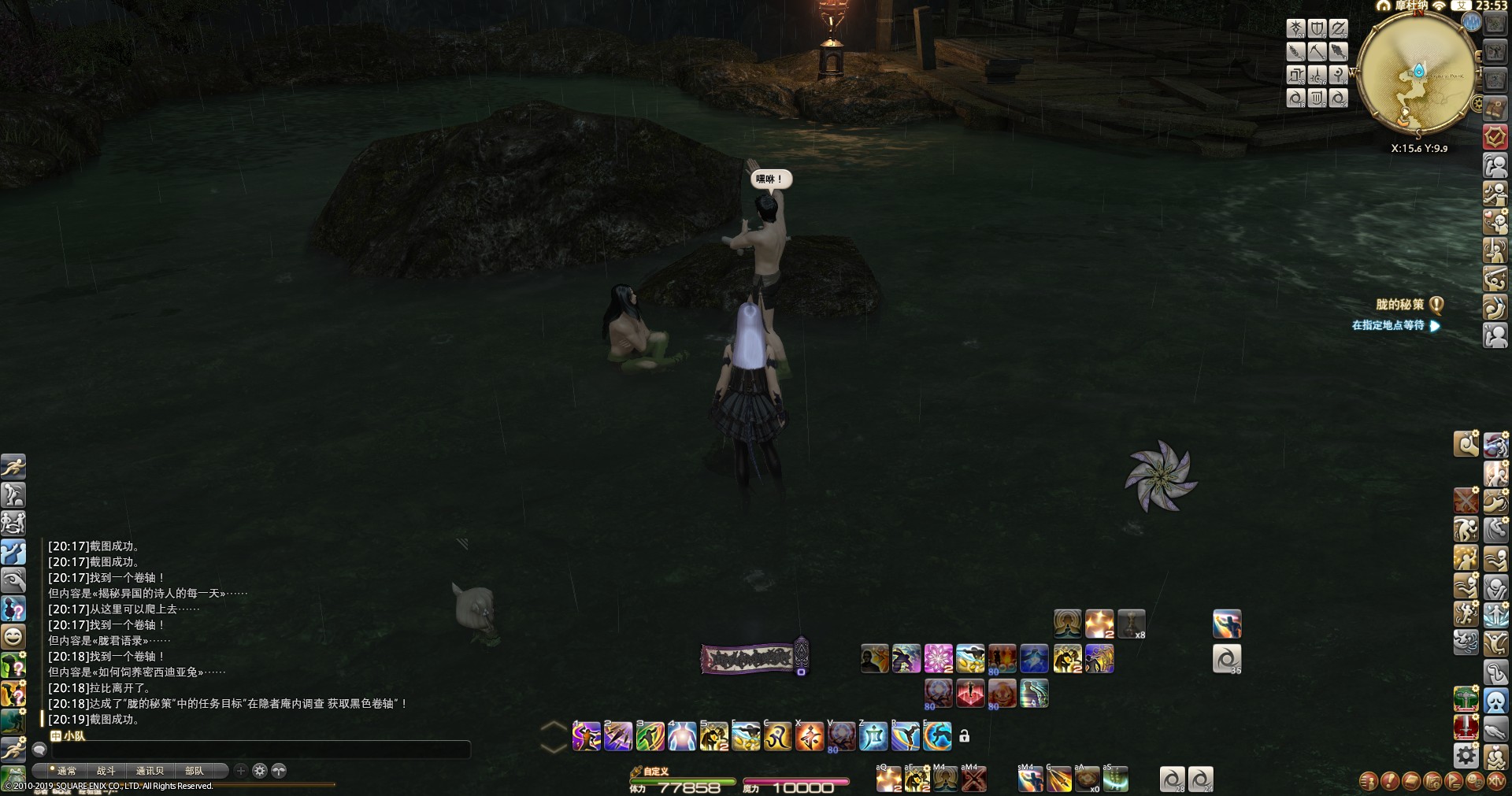This screenshot has width=1512, height=796.
Task: Select the pickaxe miner gear set icon
Action: [1317, 52]
